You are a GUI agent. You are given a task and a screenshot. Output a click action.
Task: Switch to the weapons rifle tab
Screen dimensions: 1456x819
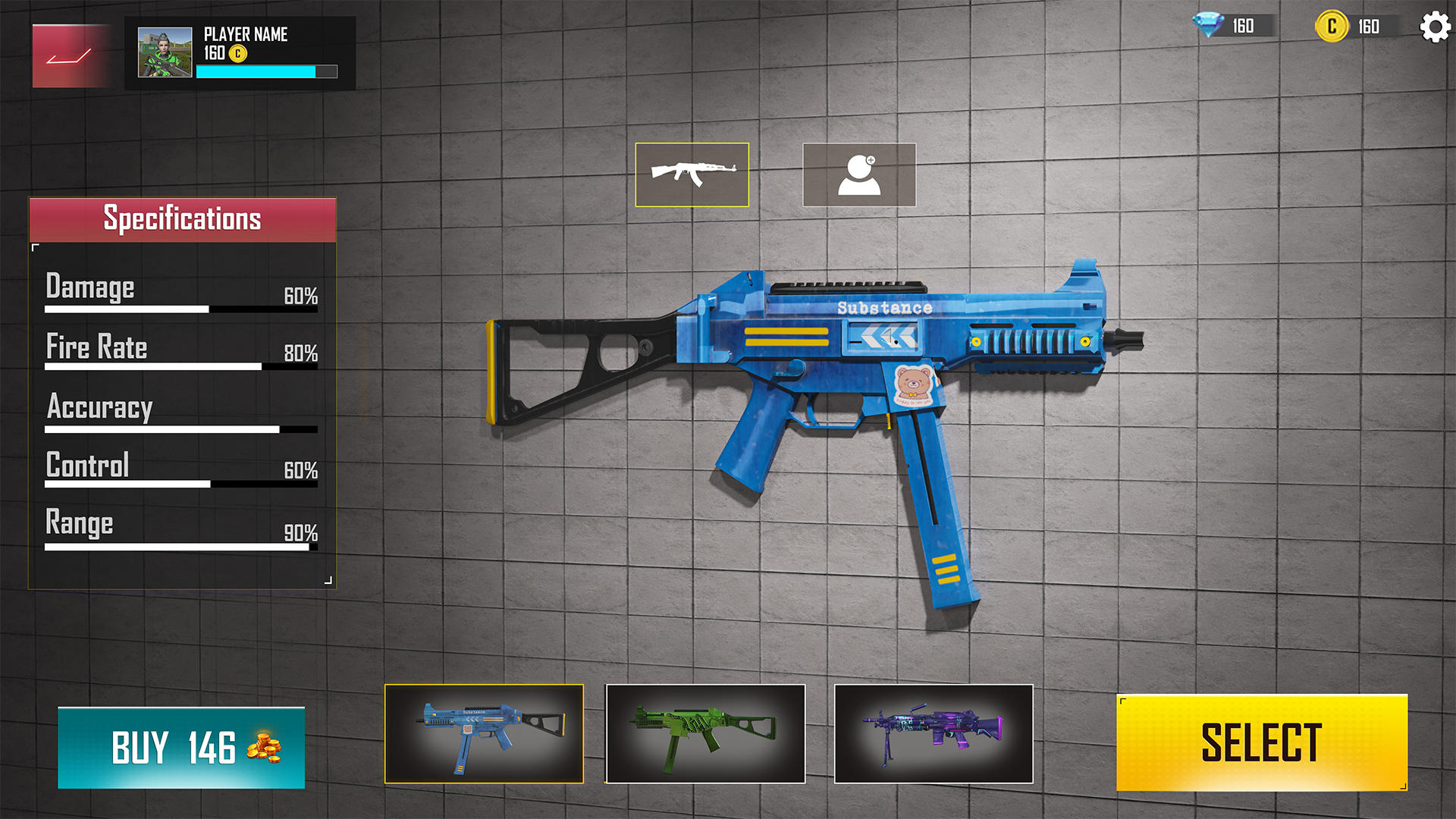pyautogui.click(x=692, y=174)
